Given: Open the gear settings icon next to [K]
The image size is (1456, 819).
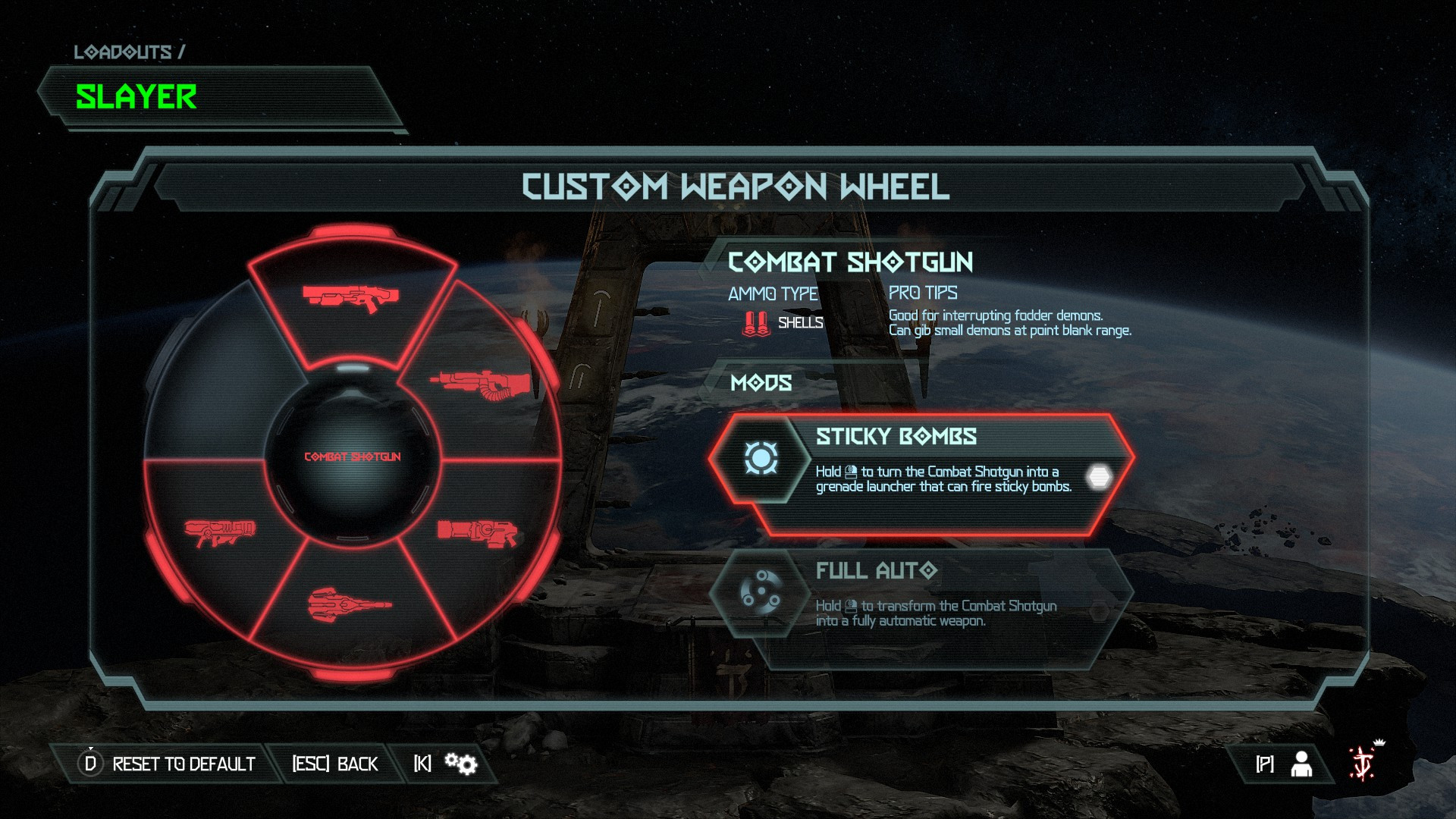Looking at the screenshot, I should point(460,764).
